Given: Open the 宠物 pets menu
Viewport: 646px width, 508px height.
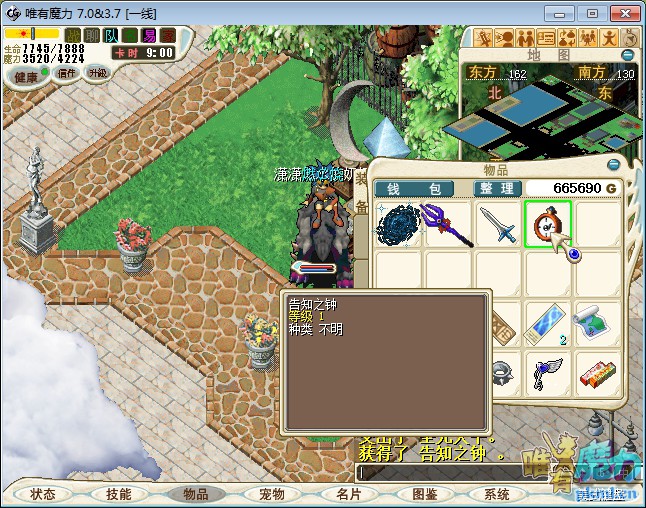Looking at the screenshot, I should [x=271, y=494].
